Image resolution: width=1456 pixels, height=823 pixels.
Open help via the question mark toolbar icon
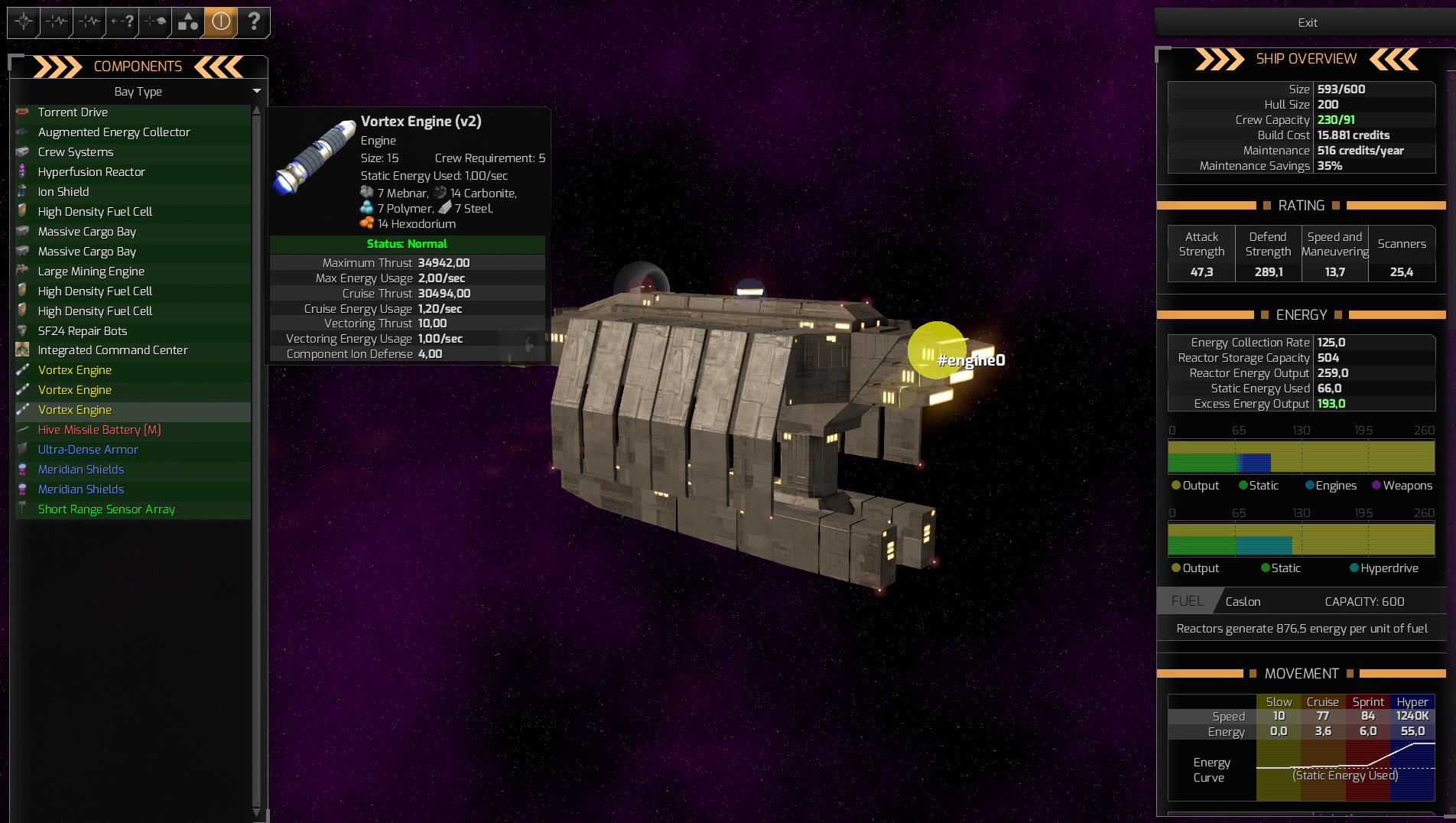[254, 22]
